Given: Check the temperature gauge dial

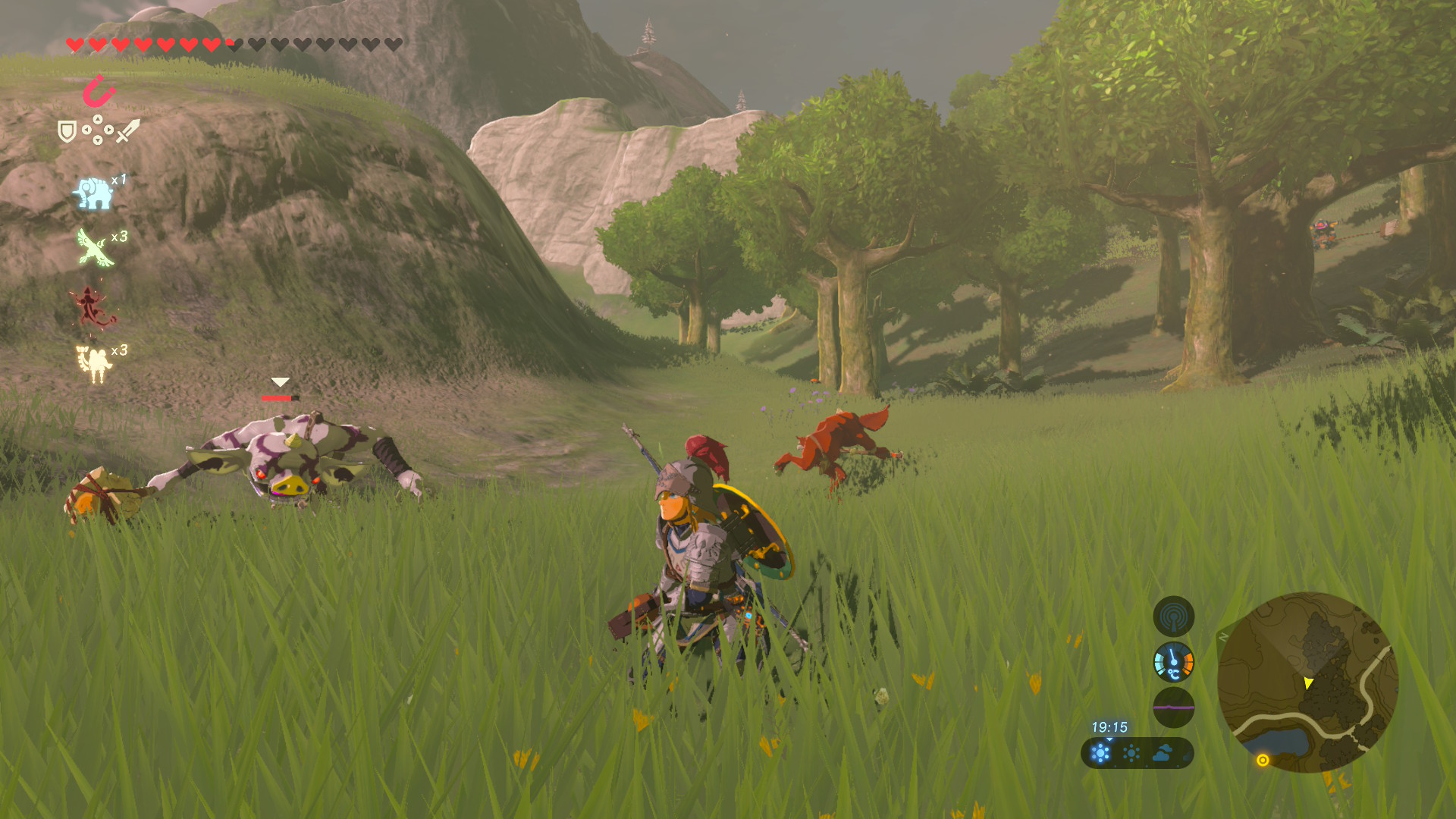Looking at the screenshot, I should click(x=1173, y=662).
